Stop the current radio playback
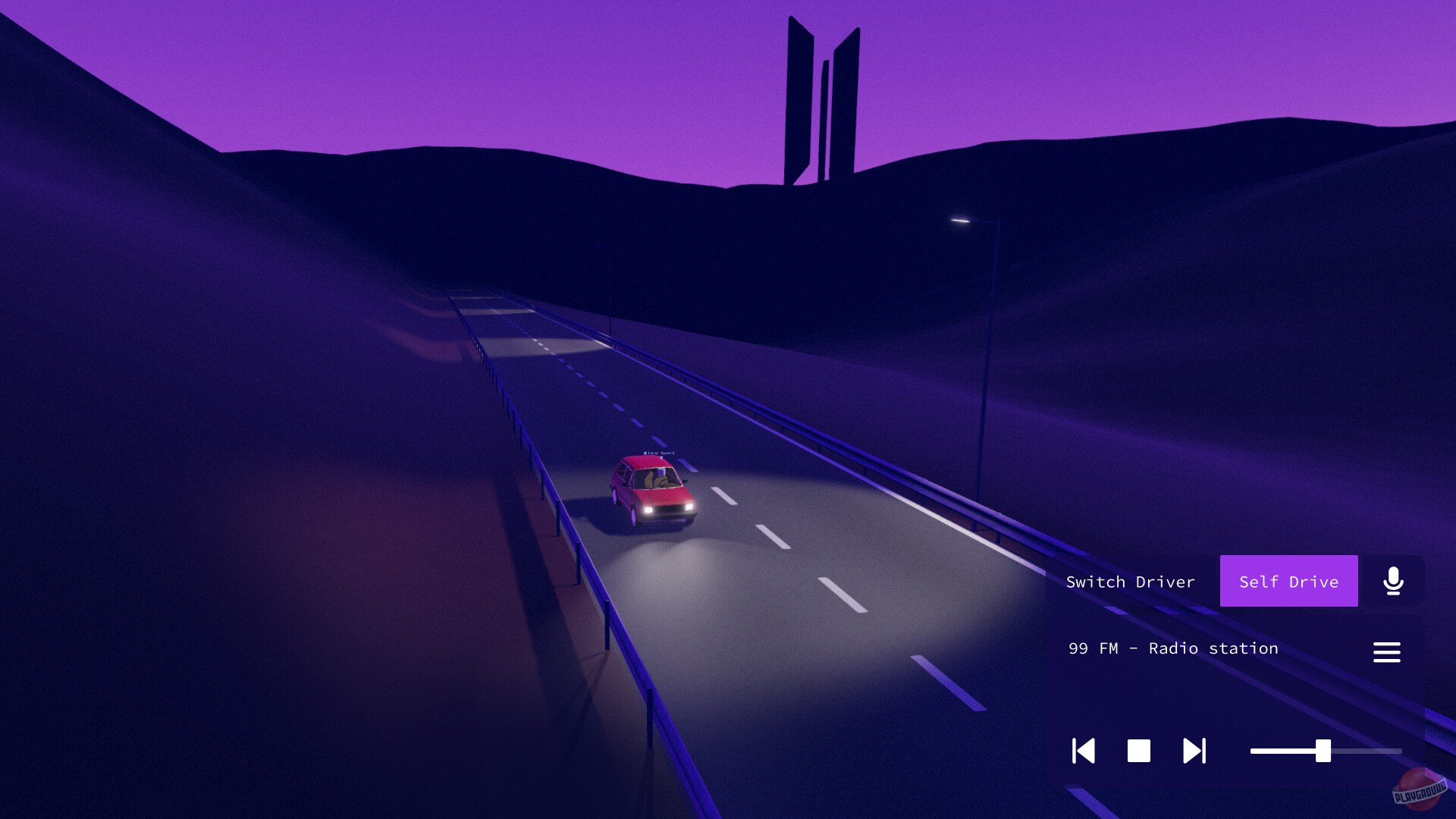 click(x=1137, y=752)
